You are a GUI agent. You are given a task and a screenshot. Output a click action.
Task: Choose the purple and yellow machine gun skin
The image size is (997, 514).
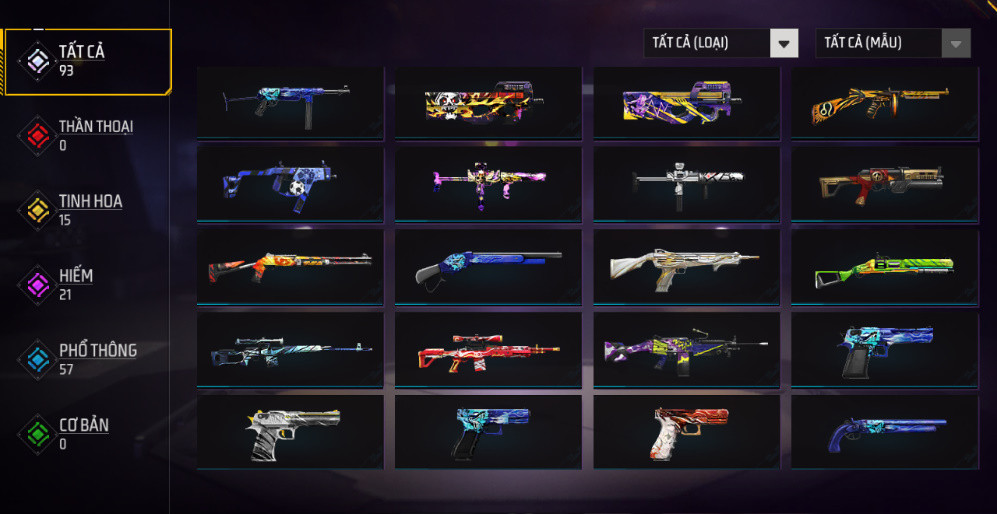(x=686, y=349)
